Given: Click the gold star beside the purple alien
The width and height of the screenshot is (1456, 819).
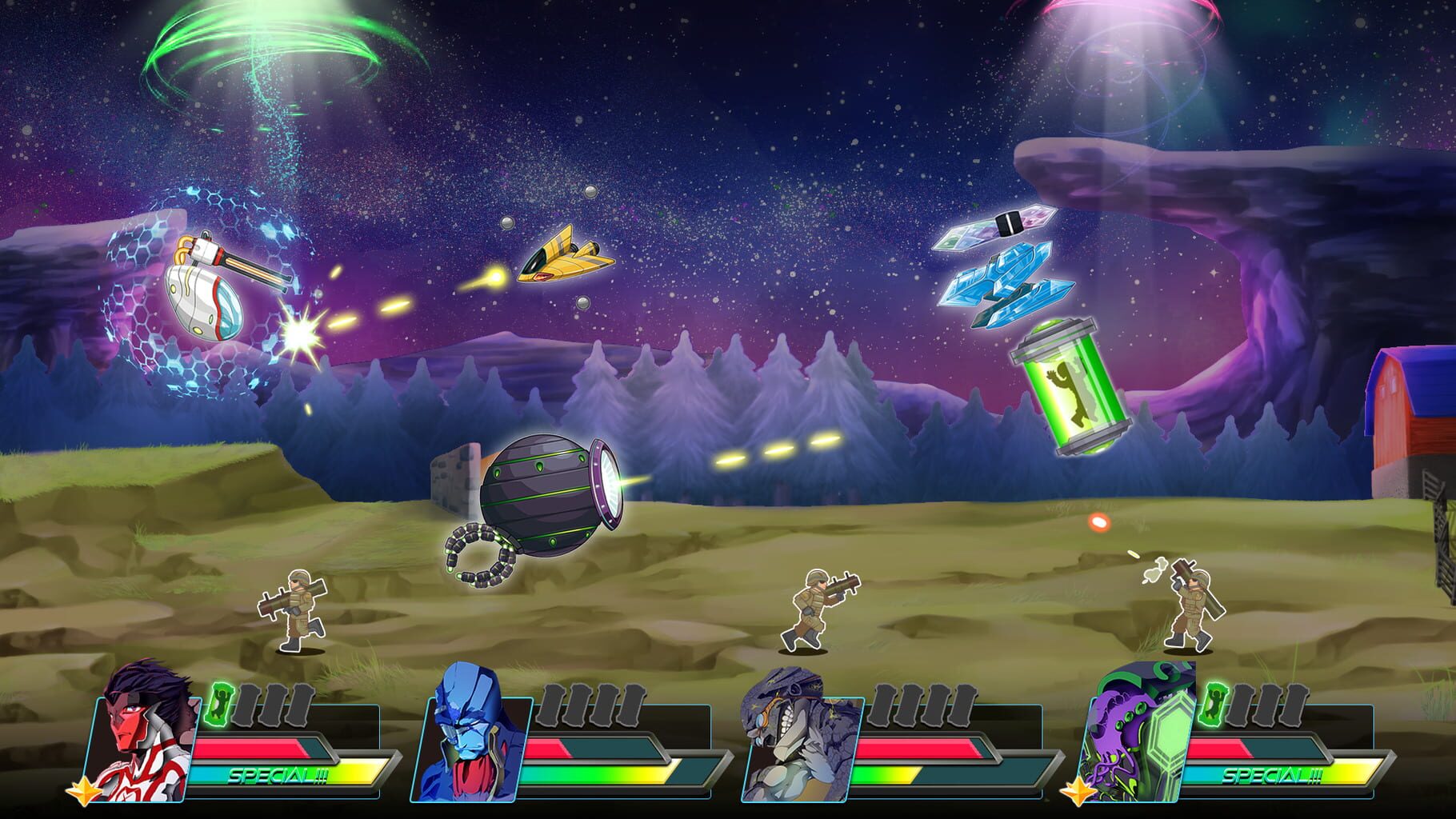Looking at the screenshot, I should coord(1076,792).
